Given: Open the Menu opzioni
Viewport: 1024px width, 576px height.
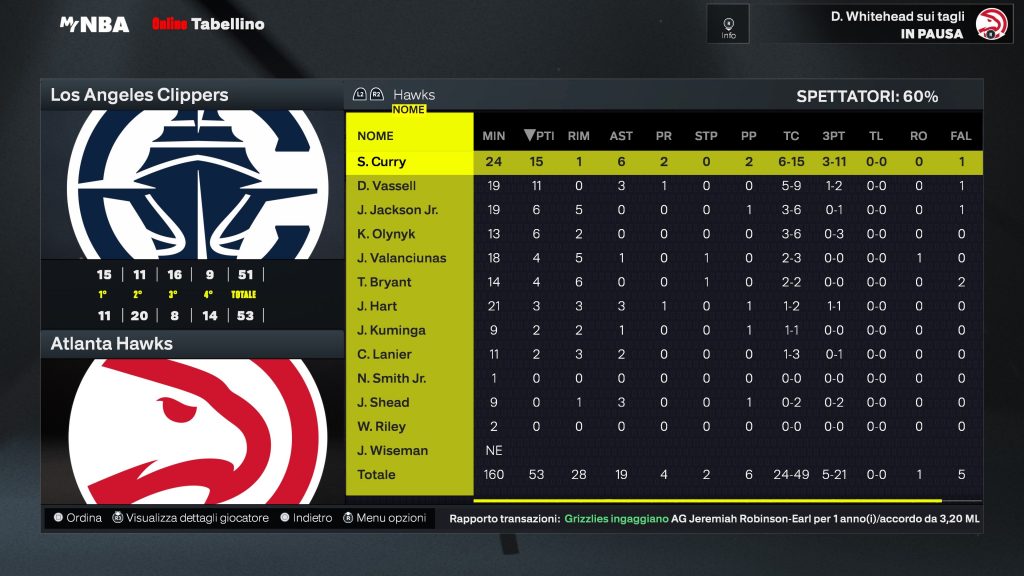Looking at the screenshot, I should pyautogui.click(x=384, y=518).
